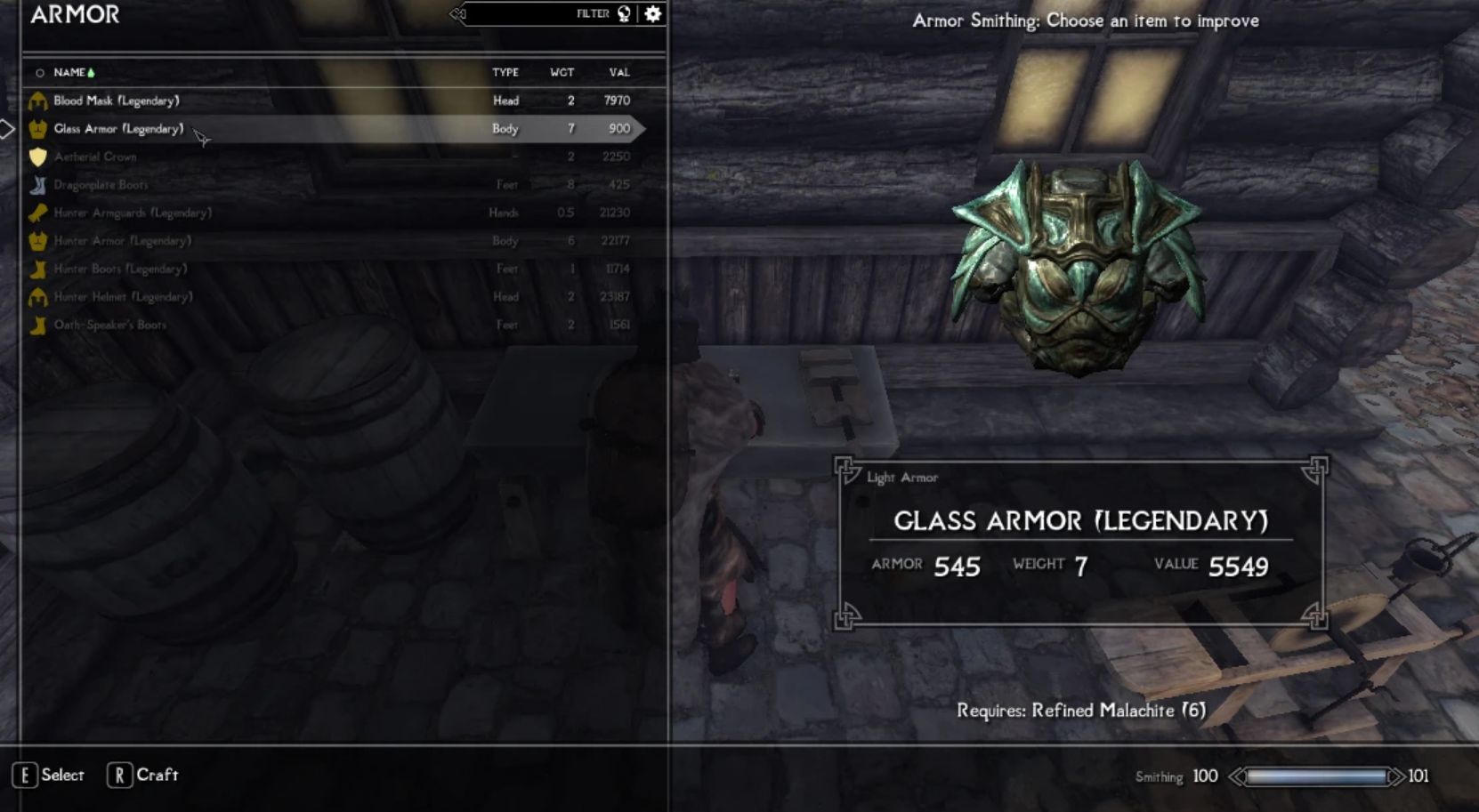Screen dimensions: 1479x812
Task: Sort items by WGT weight column
Action: pyautogui.click(x=562, y=72)
